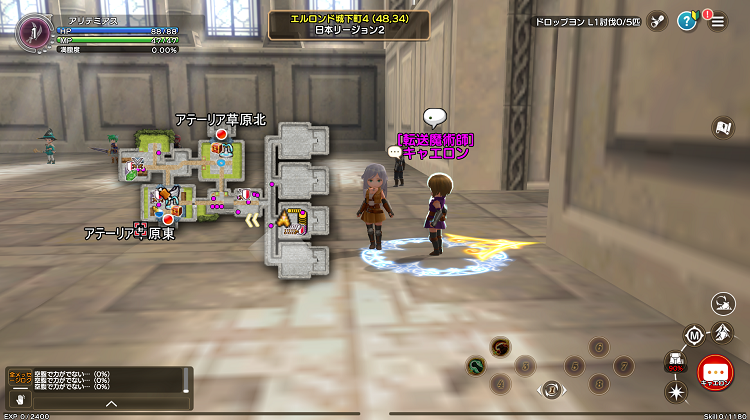
Task: Select skill slot number 6
Action: (599, 347)
